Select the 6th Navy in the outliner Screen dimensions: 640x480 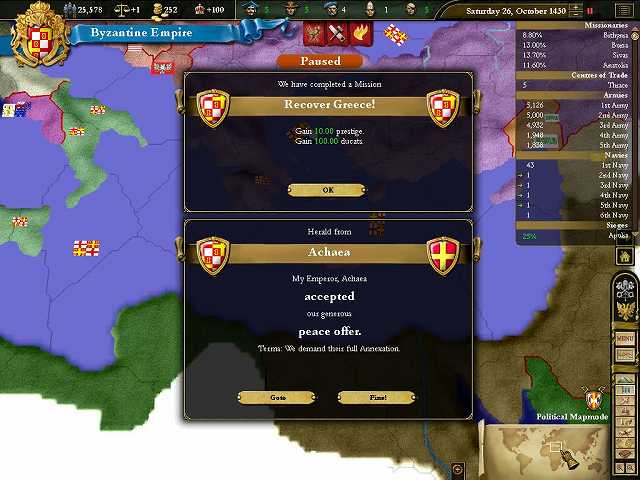pos(600,216)
